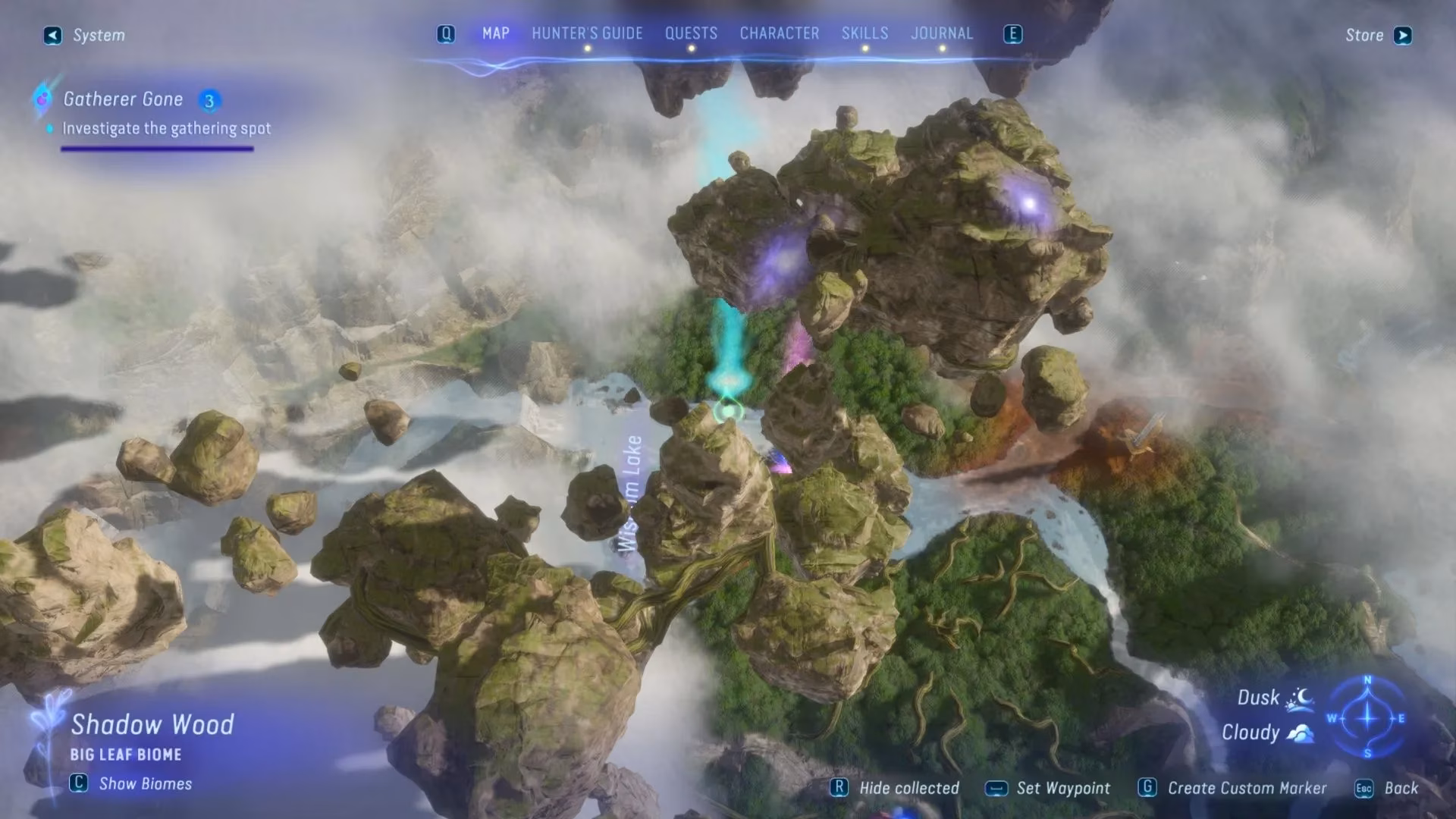Image resolution: width=1456 pixels, height=819 pixels.
Task: Select the green quest marker on map
Action: coord(728,410)
